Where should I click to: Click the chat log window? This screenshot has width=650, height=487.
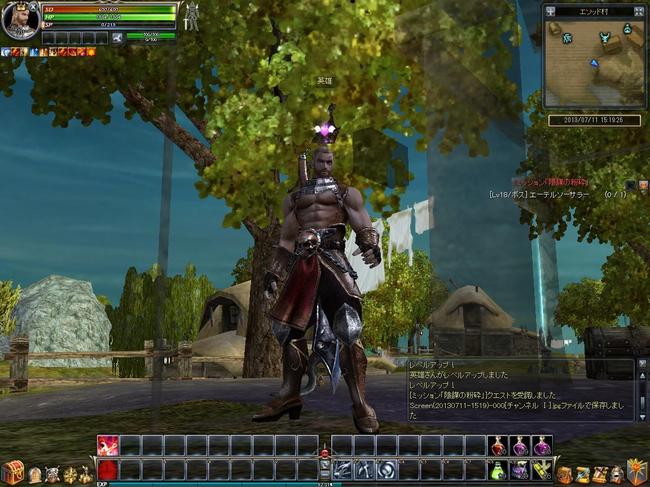[x=520, y=388]
